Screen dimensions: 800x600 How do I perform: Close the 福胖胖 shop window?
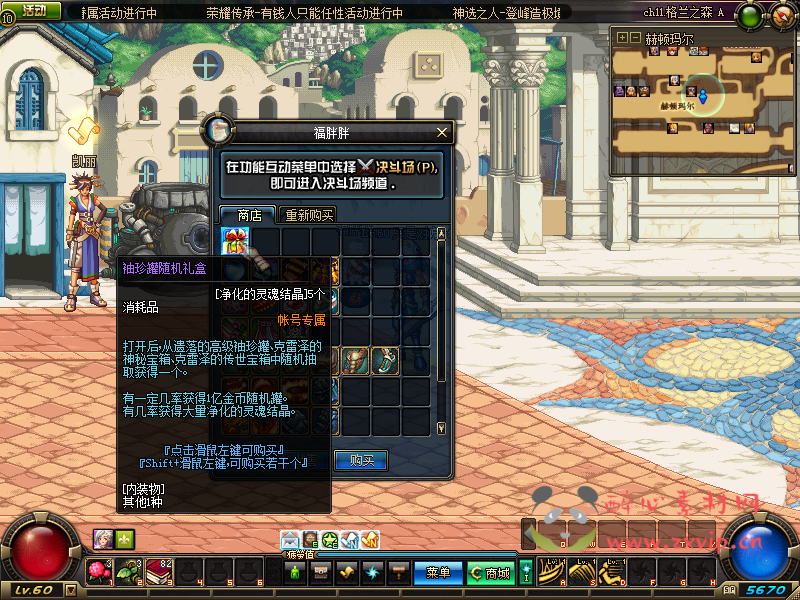[443, 132]
